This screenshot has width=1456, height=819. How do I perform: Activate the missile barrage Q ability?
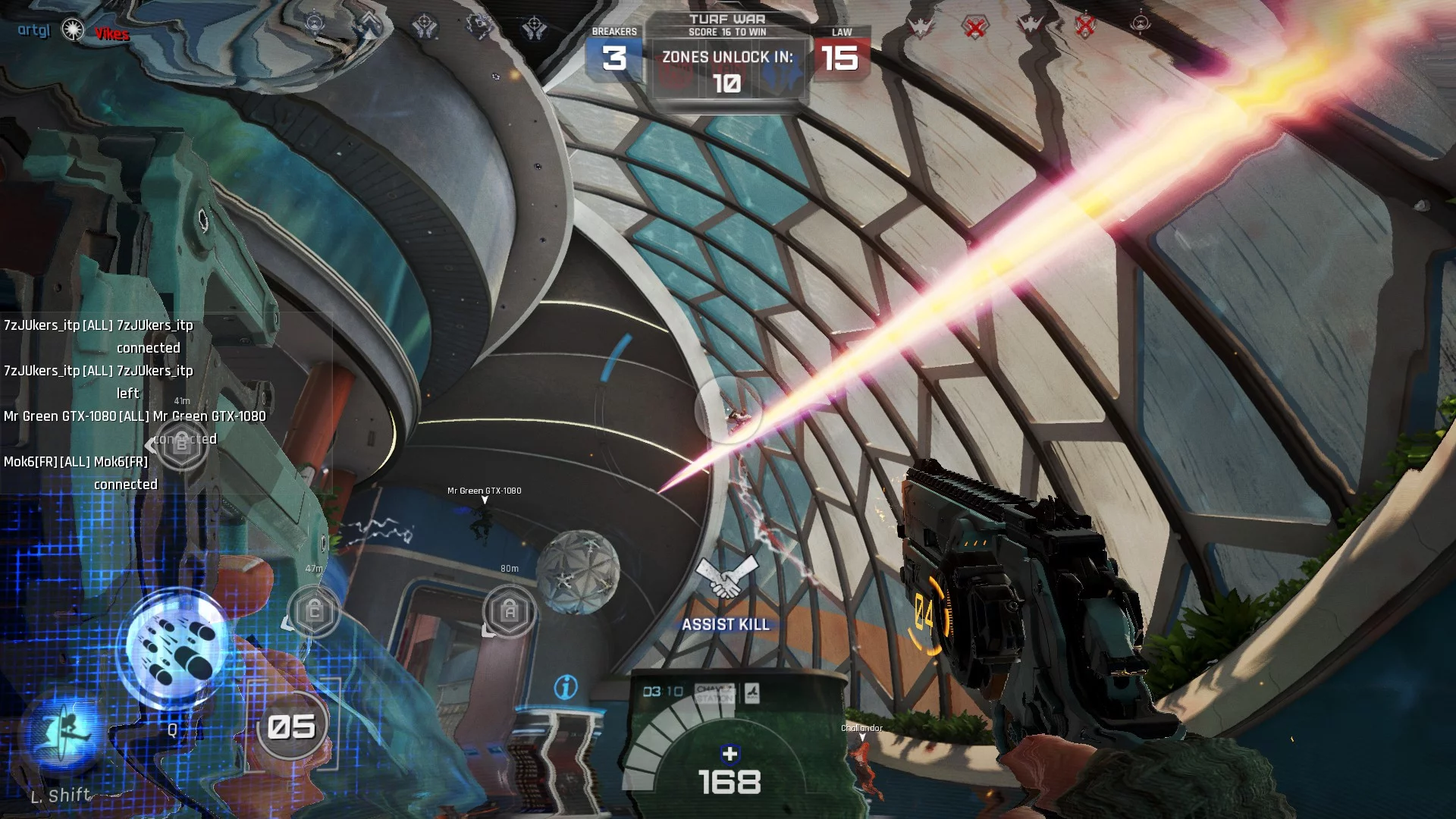176,649
